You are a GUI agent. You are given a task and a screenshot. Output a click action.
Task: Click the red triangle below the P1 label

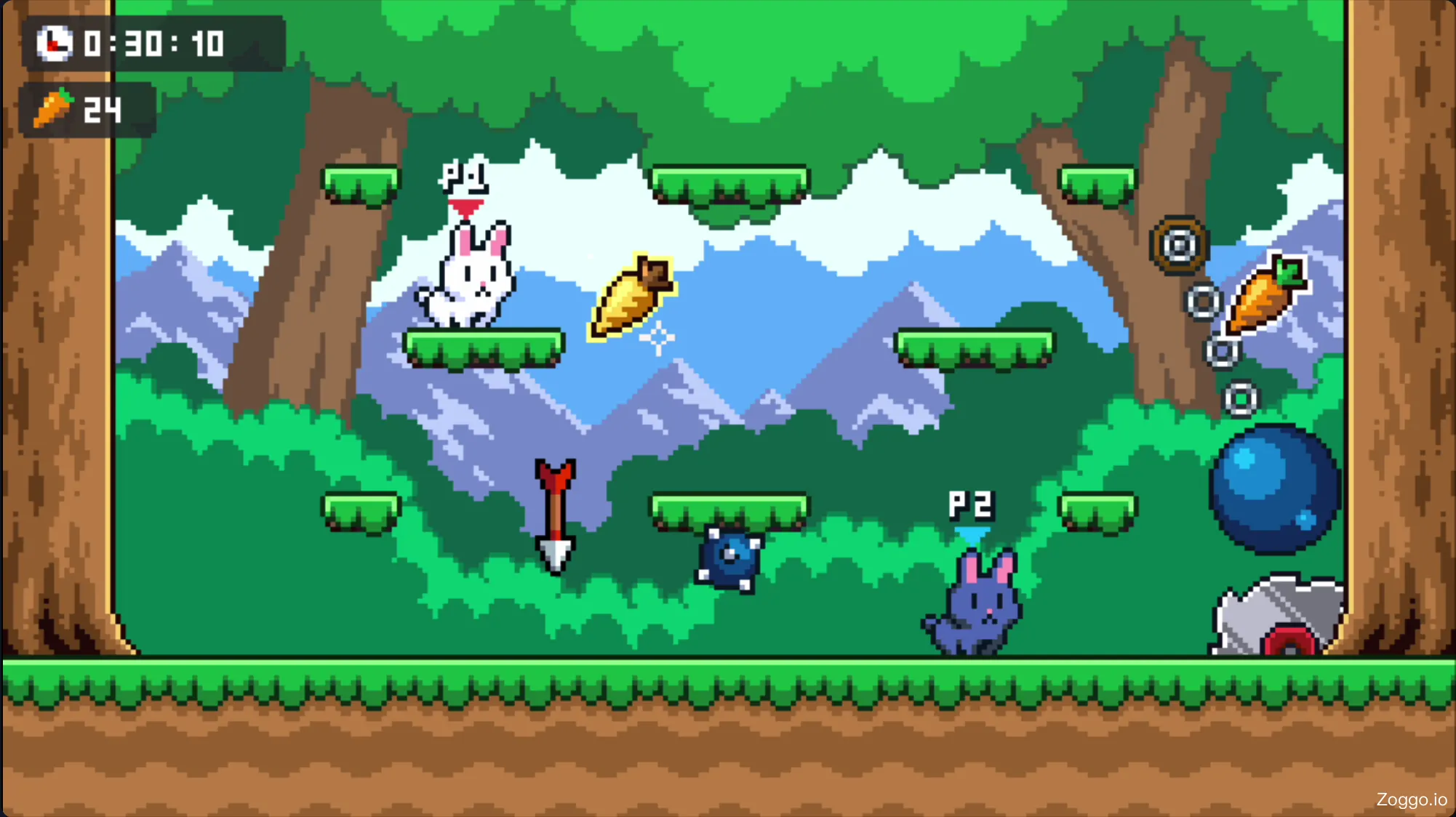tap(466, 206)
